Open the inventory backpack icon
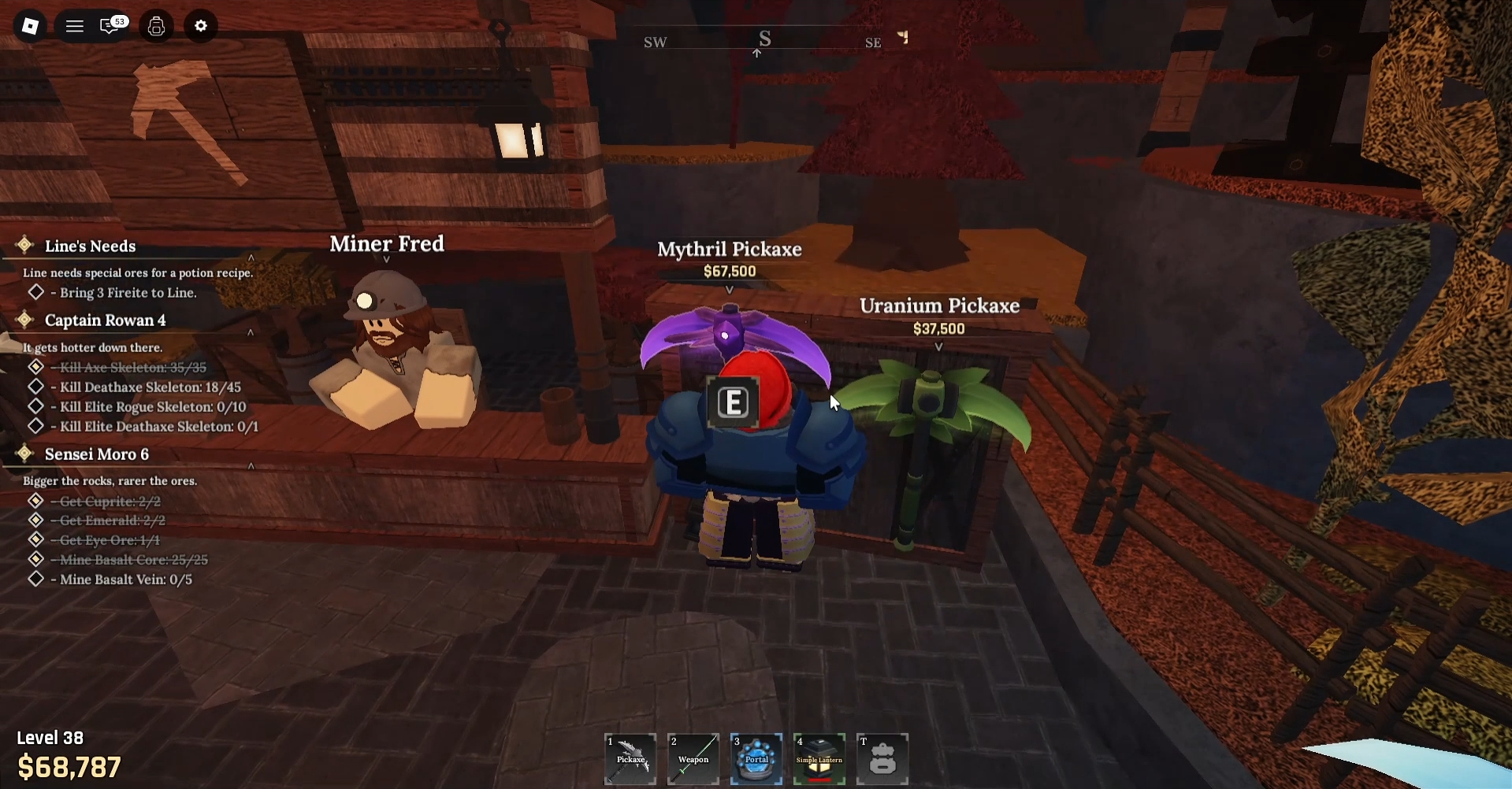The width and height of the screenshot is (1512, 789). pyautogui.click(x=155, y=26)
